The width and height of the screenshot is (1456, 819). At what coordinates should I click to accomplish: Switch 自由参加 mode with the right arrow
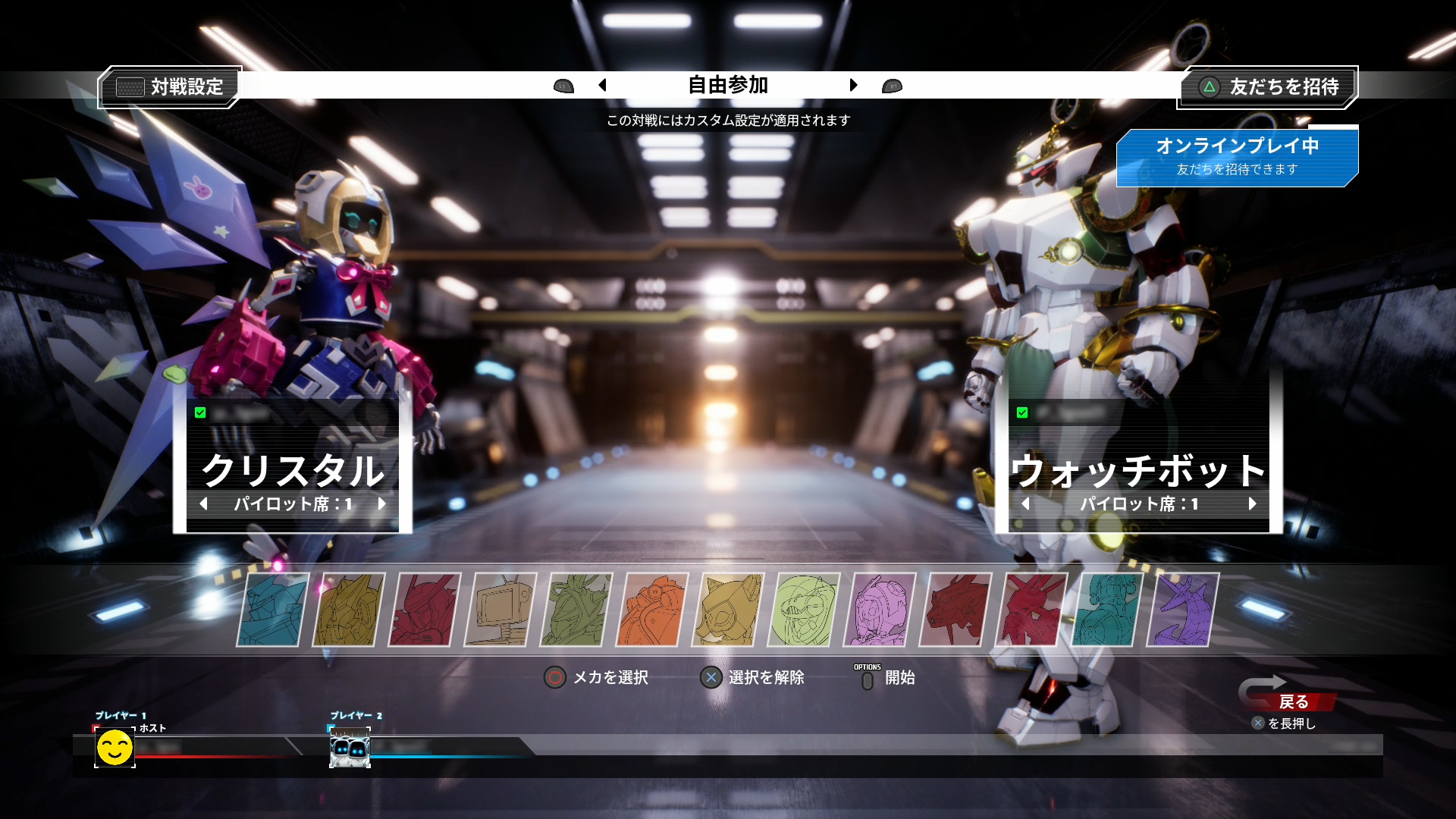pos(853,85)
